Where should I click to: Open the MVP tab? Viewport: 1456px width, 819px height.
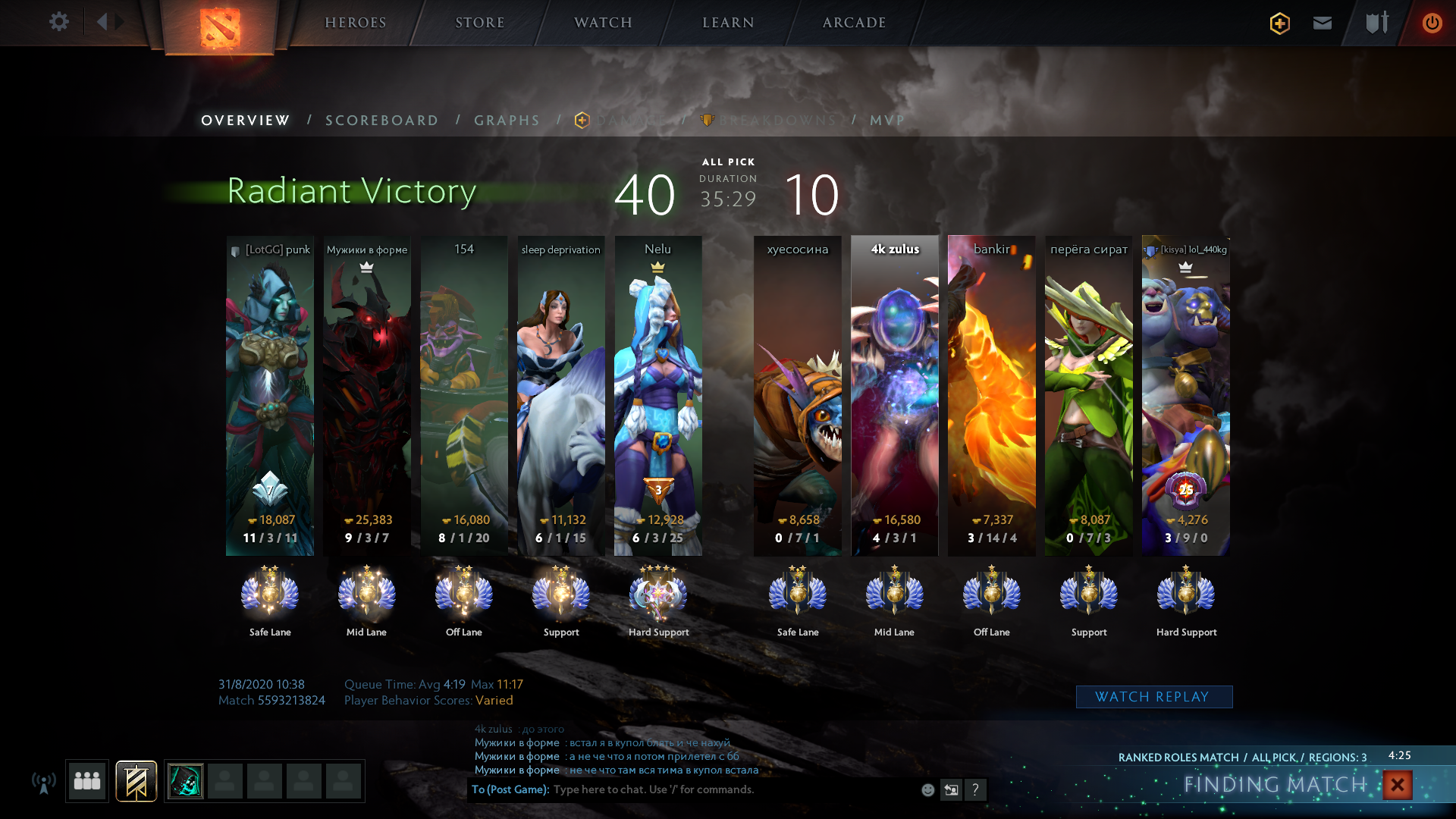pos(887,121)
